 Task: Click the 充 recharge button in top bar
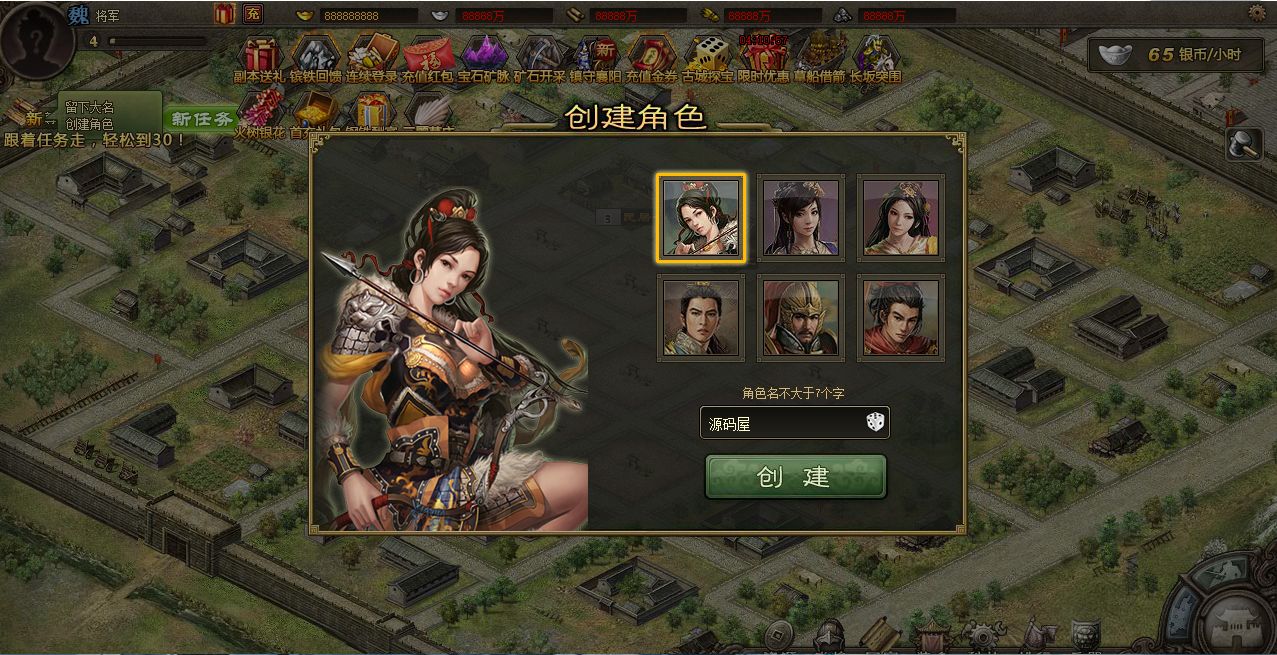[253, 14]
